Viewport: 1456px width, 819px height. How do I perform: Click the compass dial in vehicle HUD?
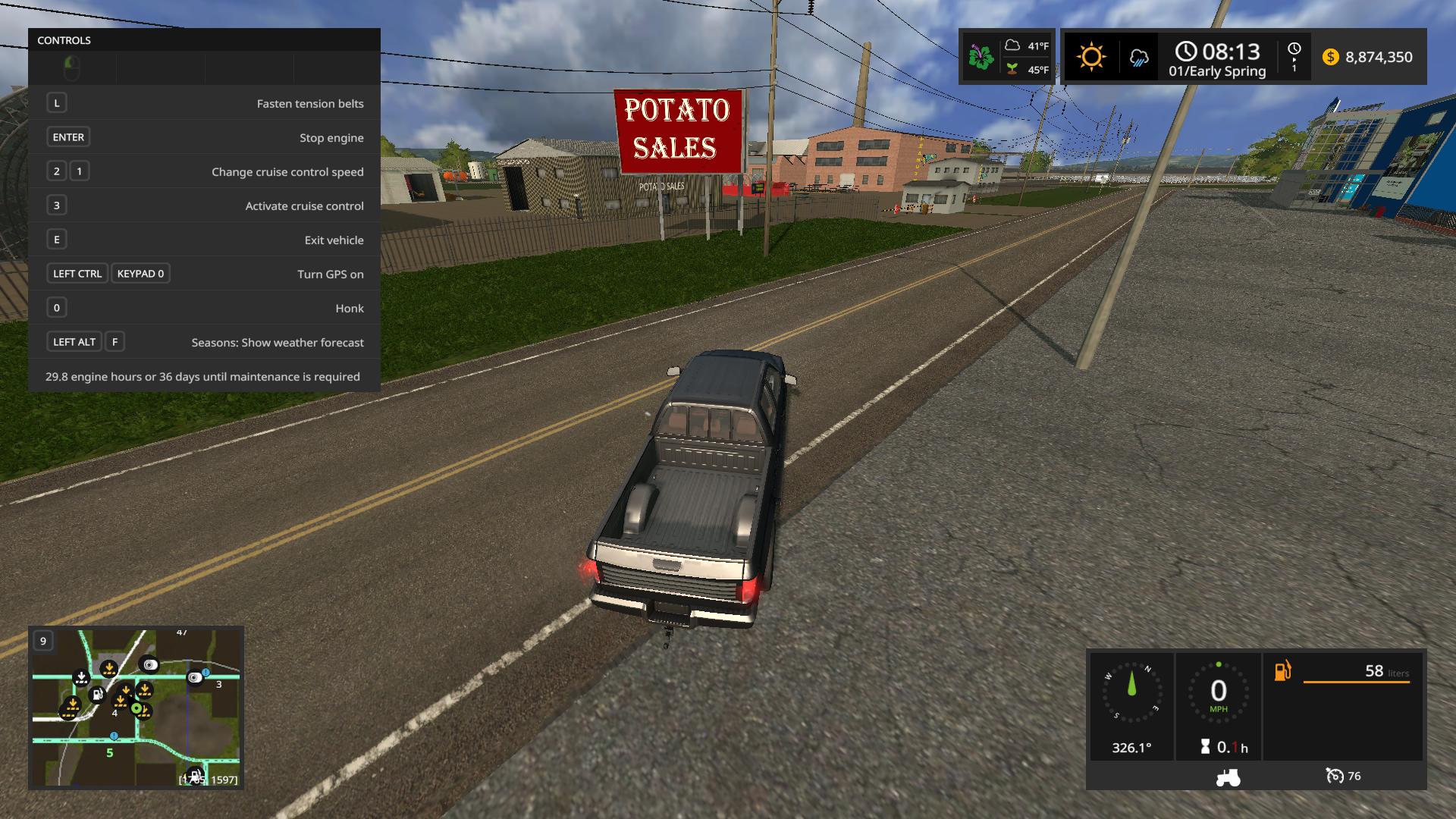pos(1131,692)
